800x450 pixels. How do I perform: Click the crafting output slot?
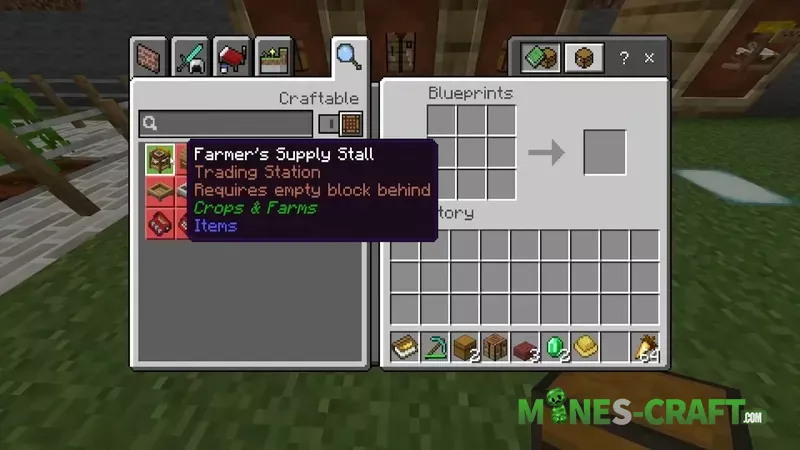tap(604, 152)
